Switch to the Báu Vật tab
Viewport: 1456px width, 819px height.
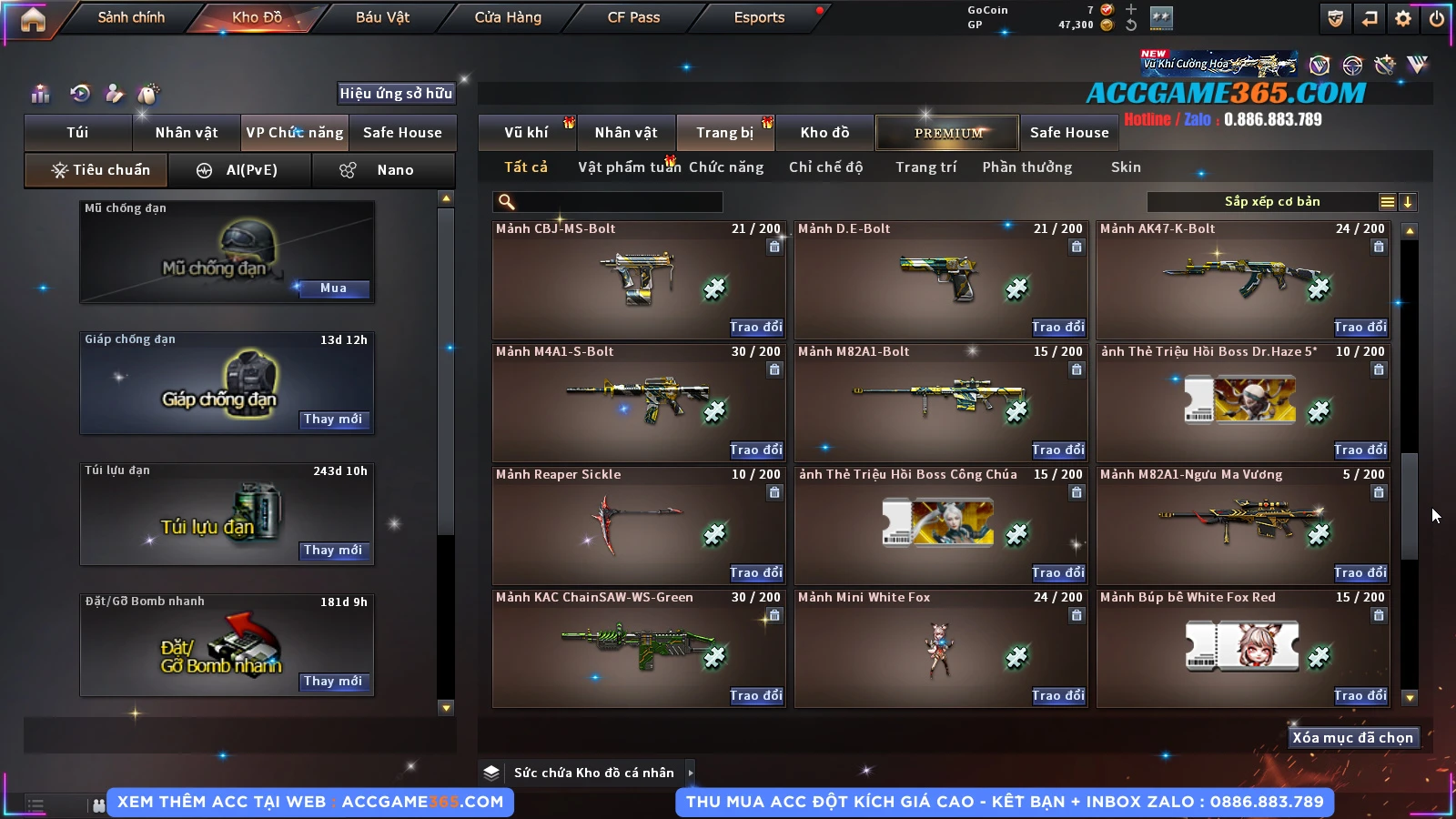pos(382,17)
